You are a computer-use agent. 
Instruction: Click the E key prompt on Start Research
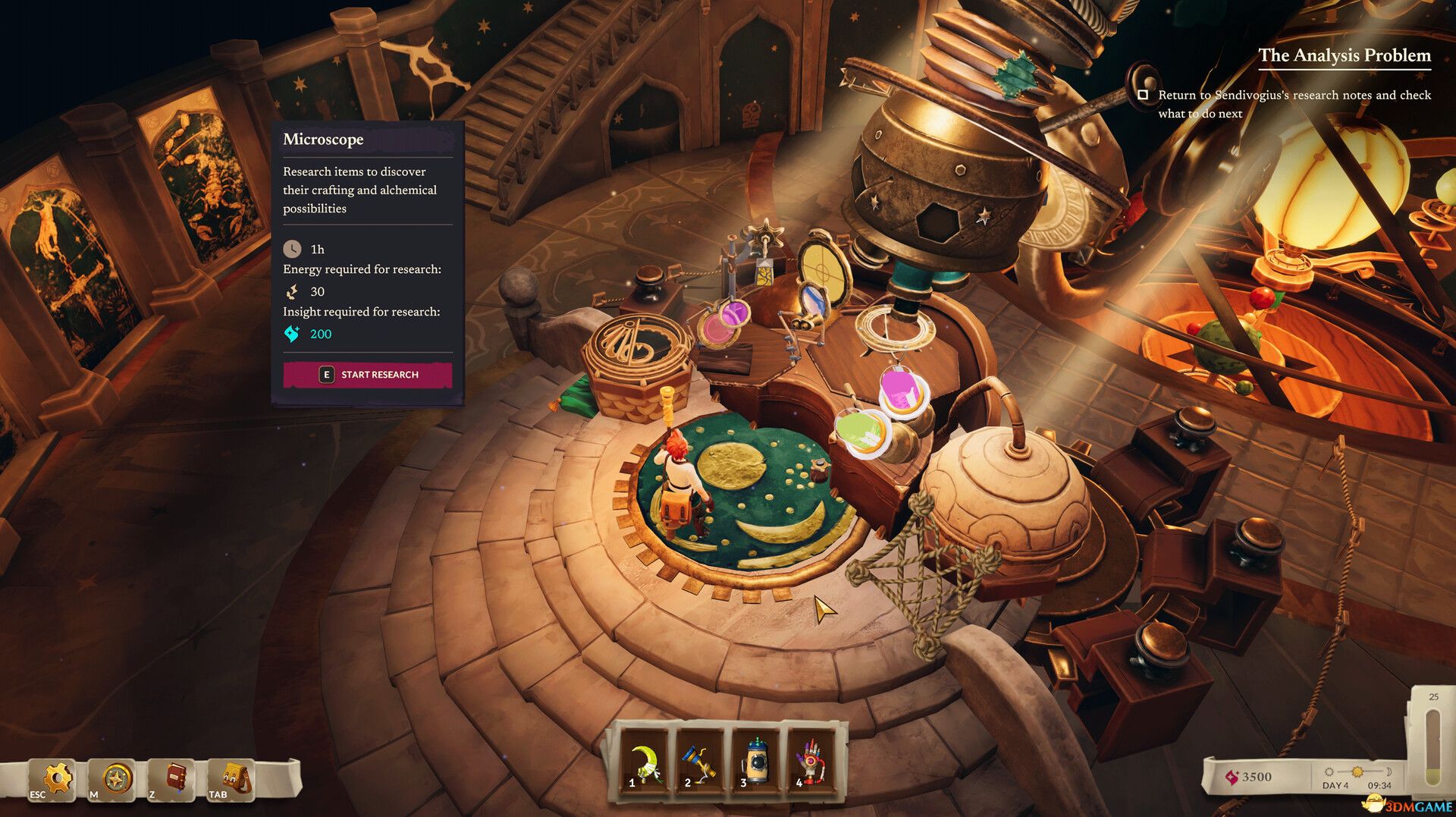pyautogui.click(x=326, y=374)
